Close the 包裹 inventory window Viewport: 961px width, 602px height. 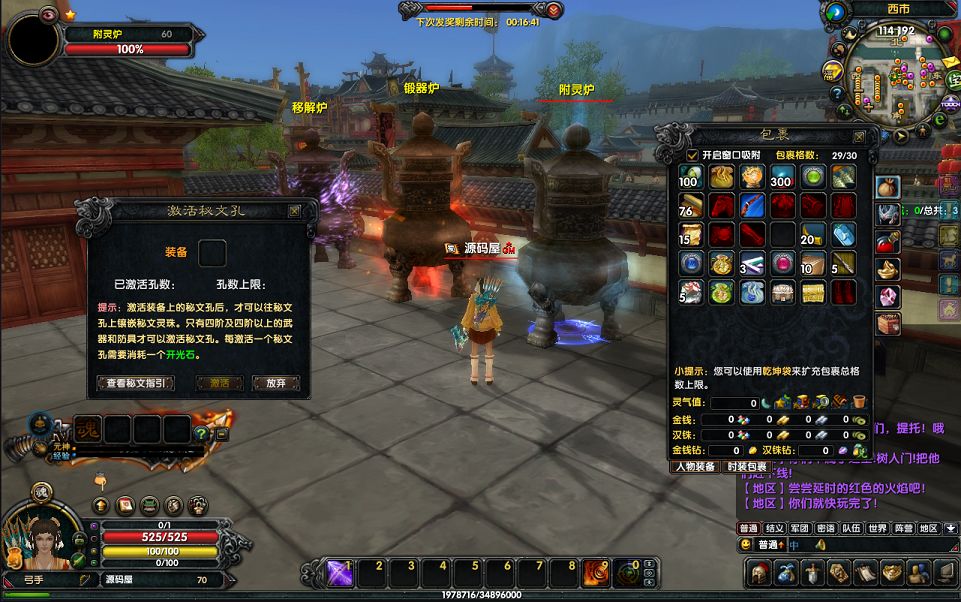[858, 136]
